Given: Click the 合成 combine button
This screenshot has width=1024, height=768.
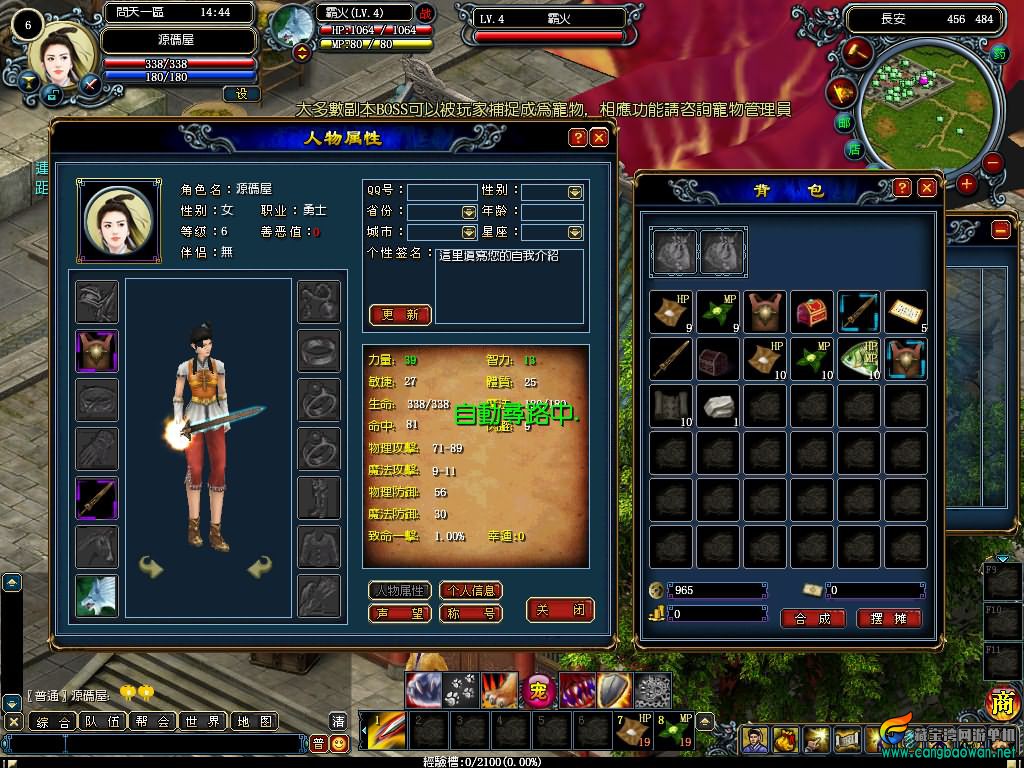Looking at the screenshot, I should coord(812,618).
